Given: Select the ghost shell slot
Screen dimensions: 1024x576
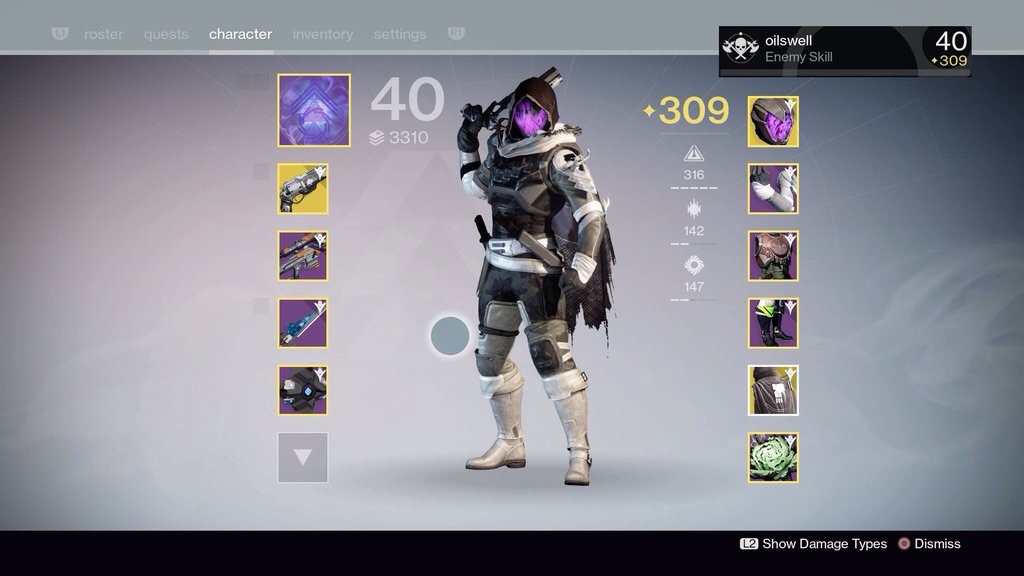Looking at the screenshot, I should pos(303,390).
